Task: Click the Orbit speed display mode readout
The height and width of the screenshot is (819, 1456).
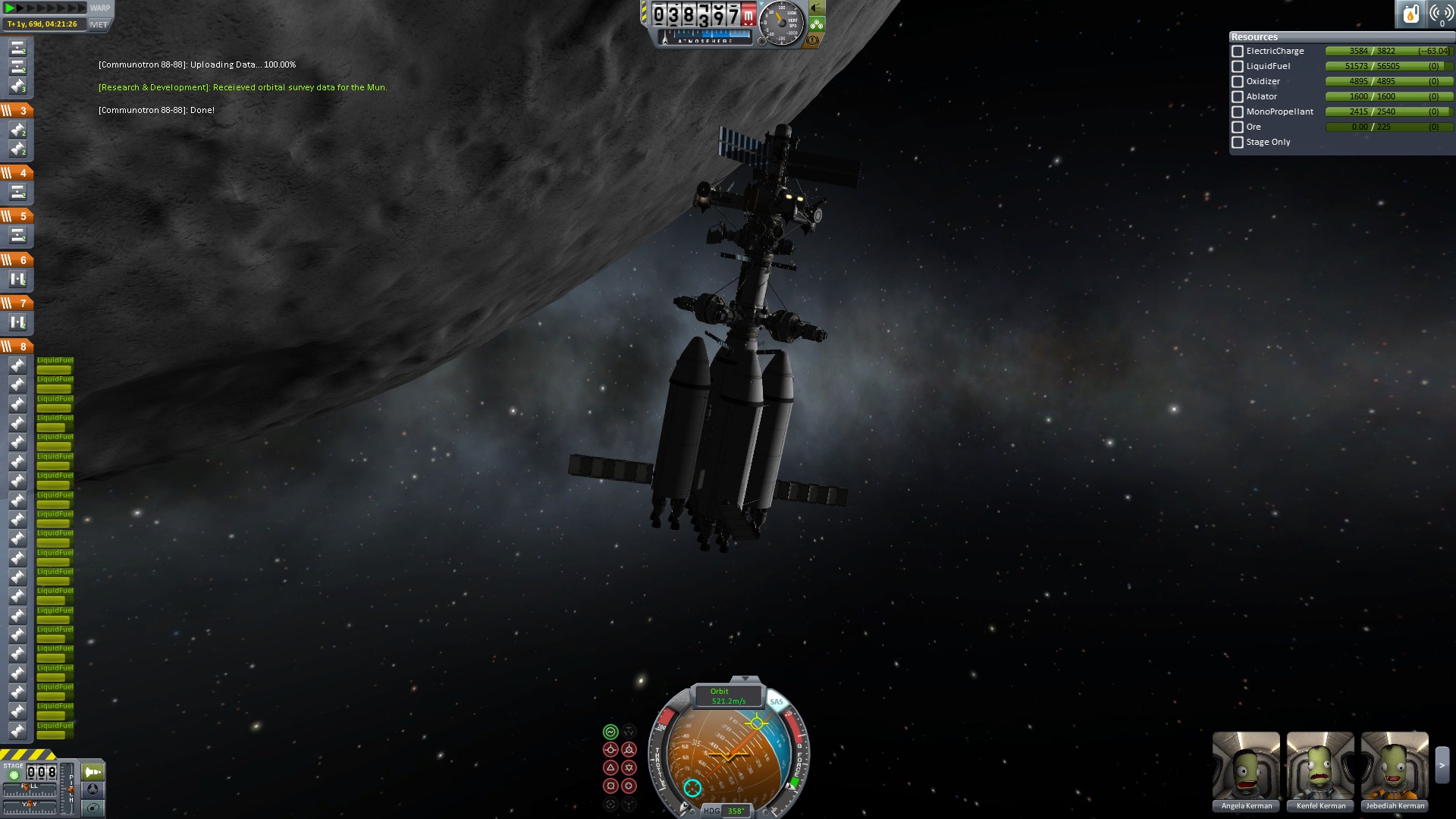Action: [727, 696]
